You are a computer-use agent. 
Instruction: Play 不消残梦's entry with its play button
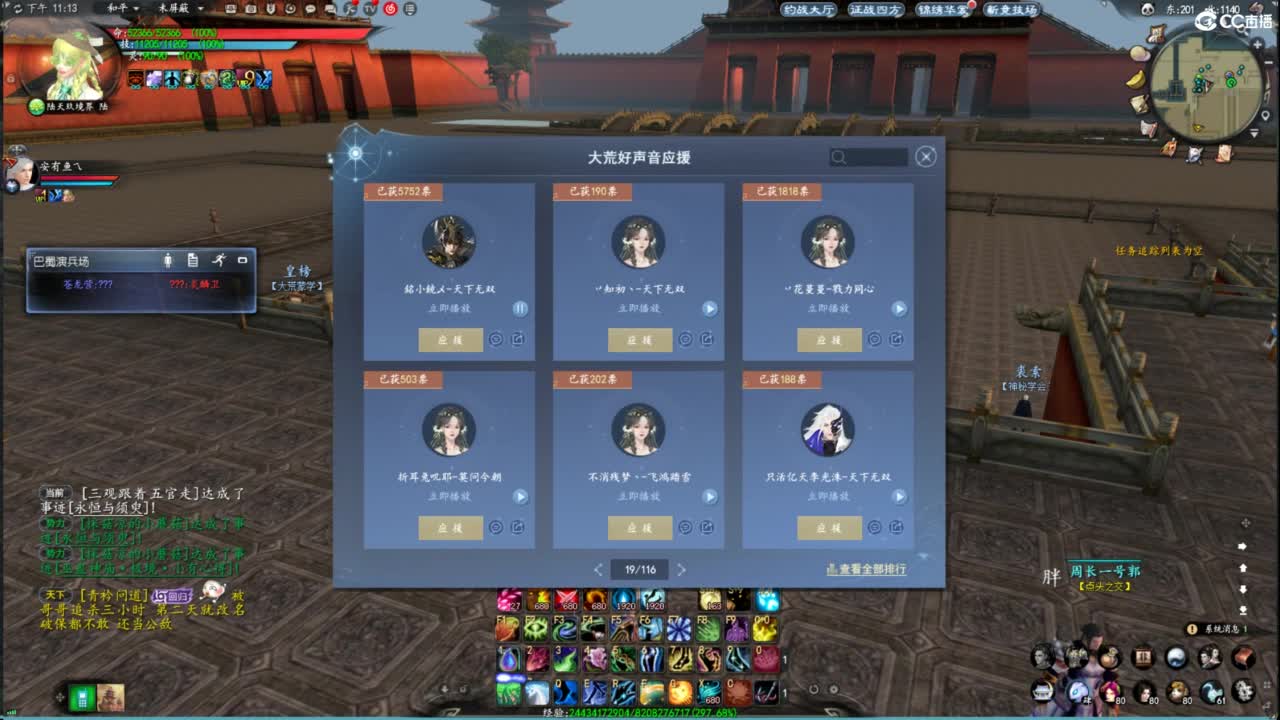coord(710,497)
